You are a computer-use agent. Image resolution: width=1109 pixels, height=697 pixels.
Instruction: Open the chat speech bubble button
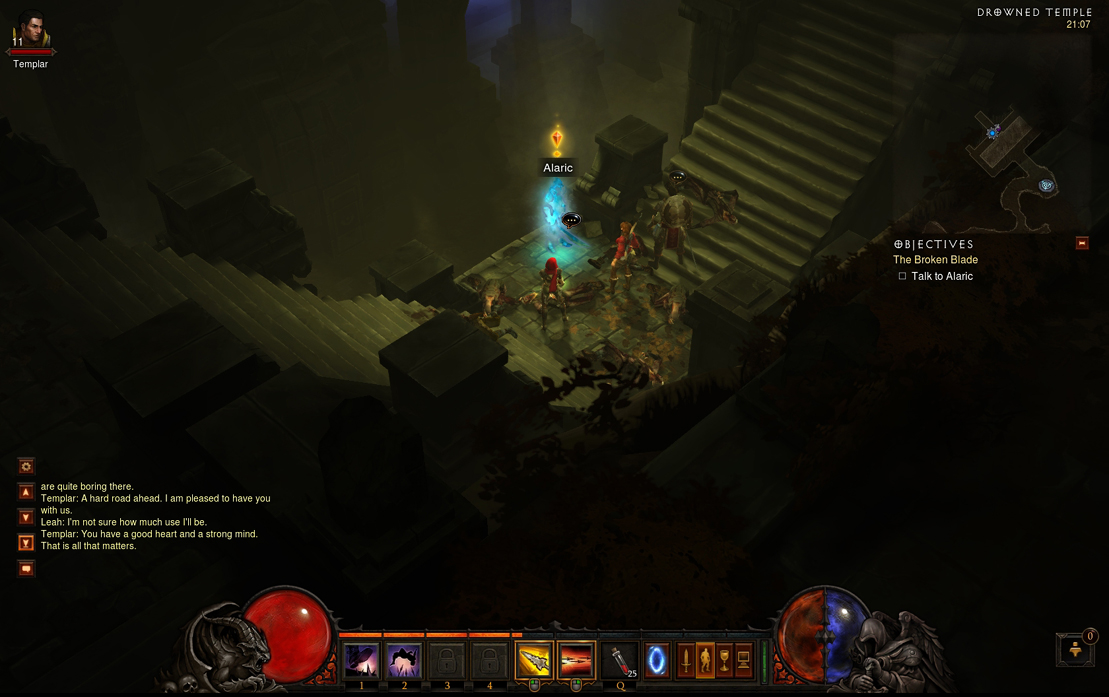tap(26, 569)
